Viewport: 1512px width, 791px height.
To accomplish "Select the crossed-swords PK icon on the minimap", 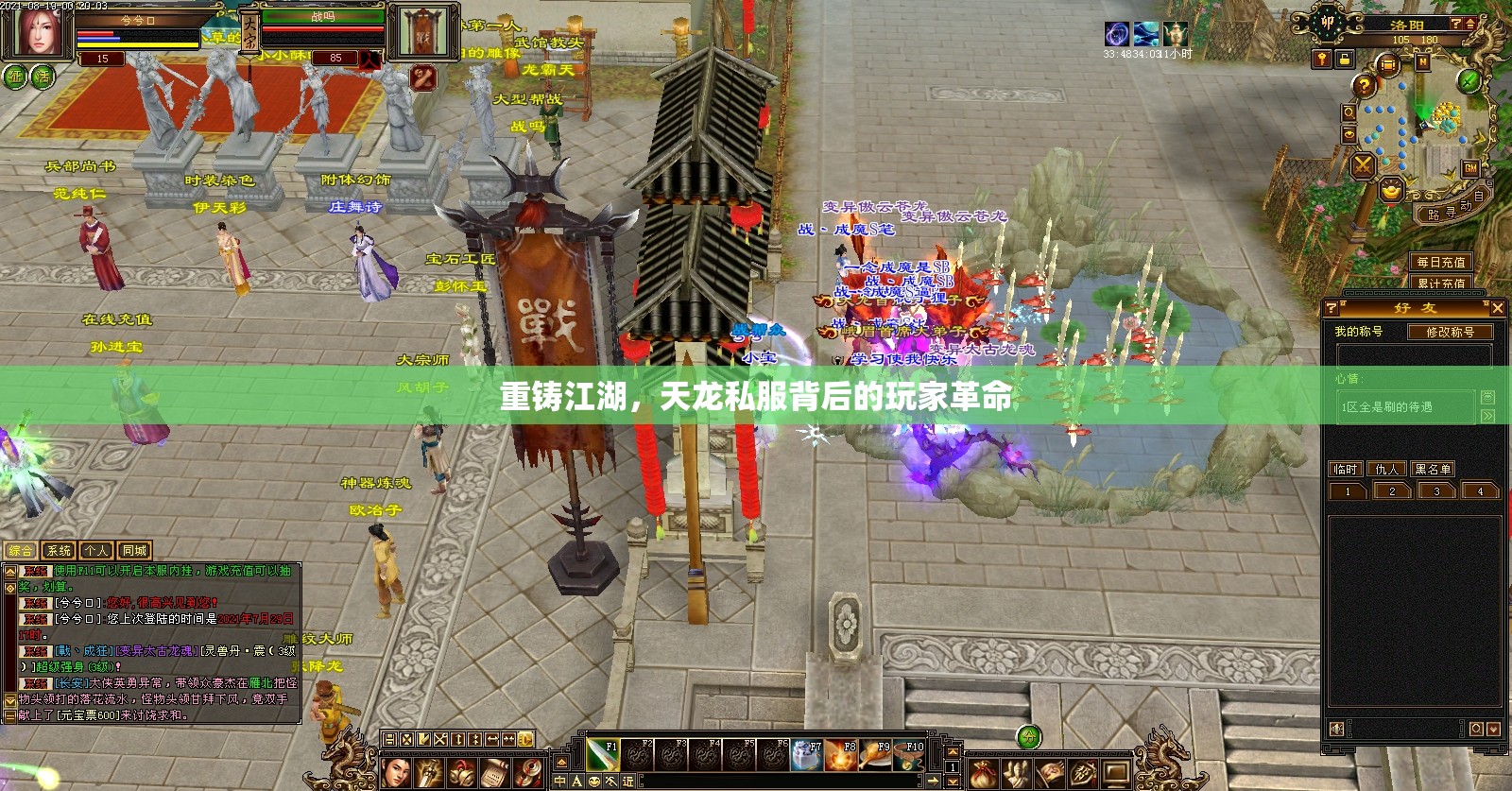I will pyautogui.click(x=1363, y=166).
